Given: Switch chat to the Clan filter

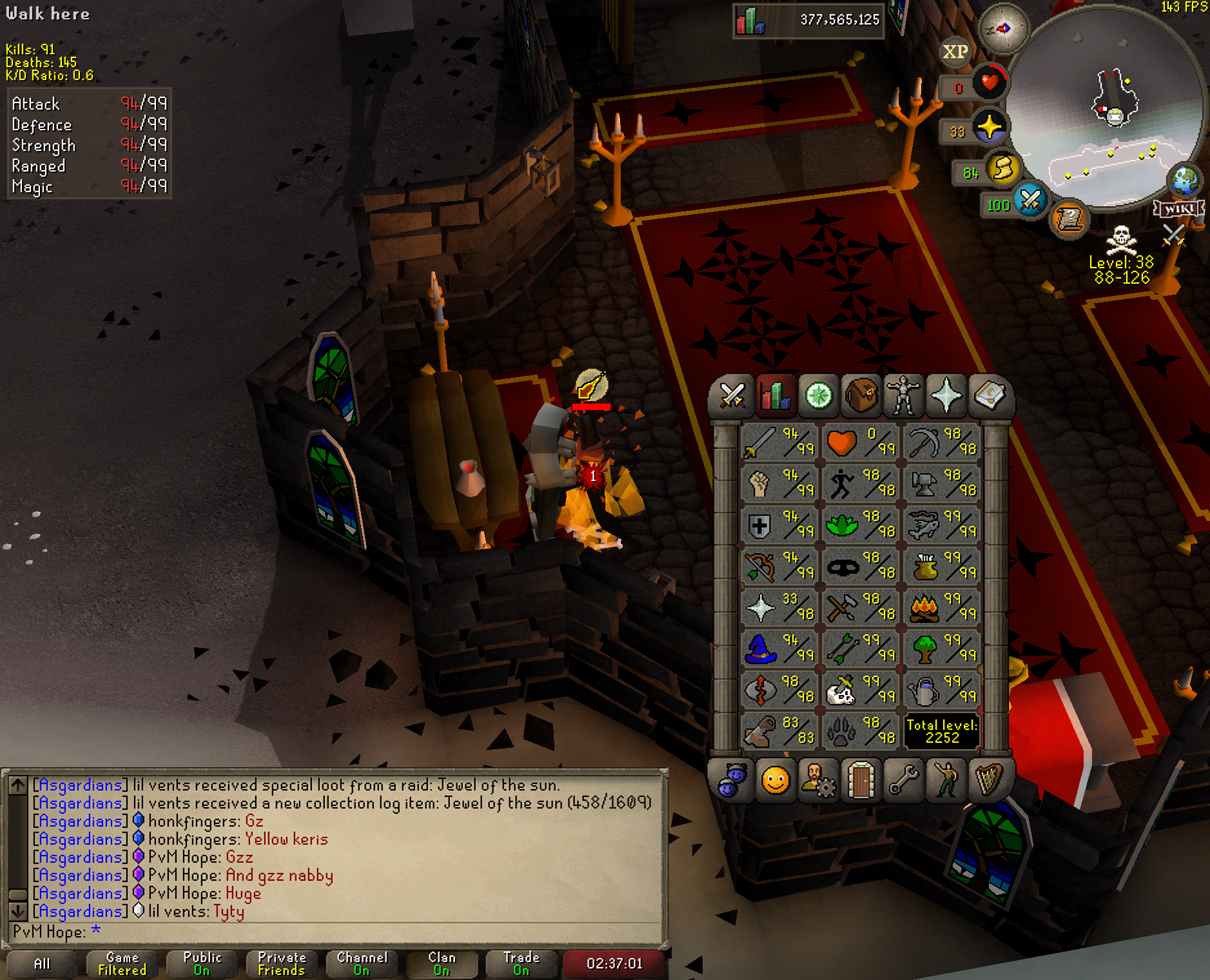Looking at the screenshot, I should [x=442, y=963].
